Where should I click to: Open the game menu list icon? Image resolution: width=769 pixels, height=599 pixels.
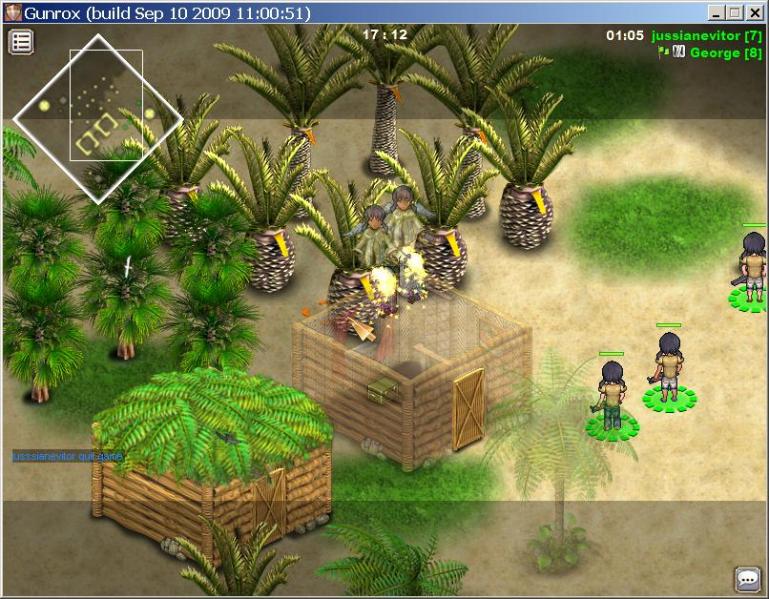21,41
